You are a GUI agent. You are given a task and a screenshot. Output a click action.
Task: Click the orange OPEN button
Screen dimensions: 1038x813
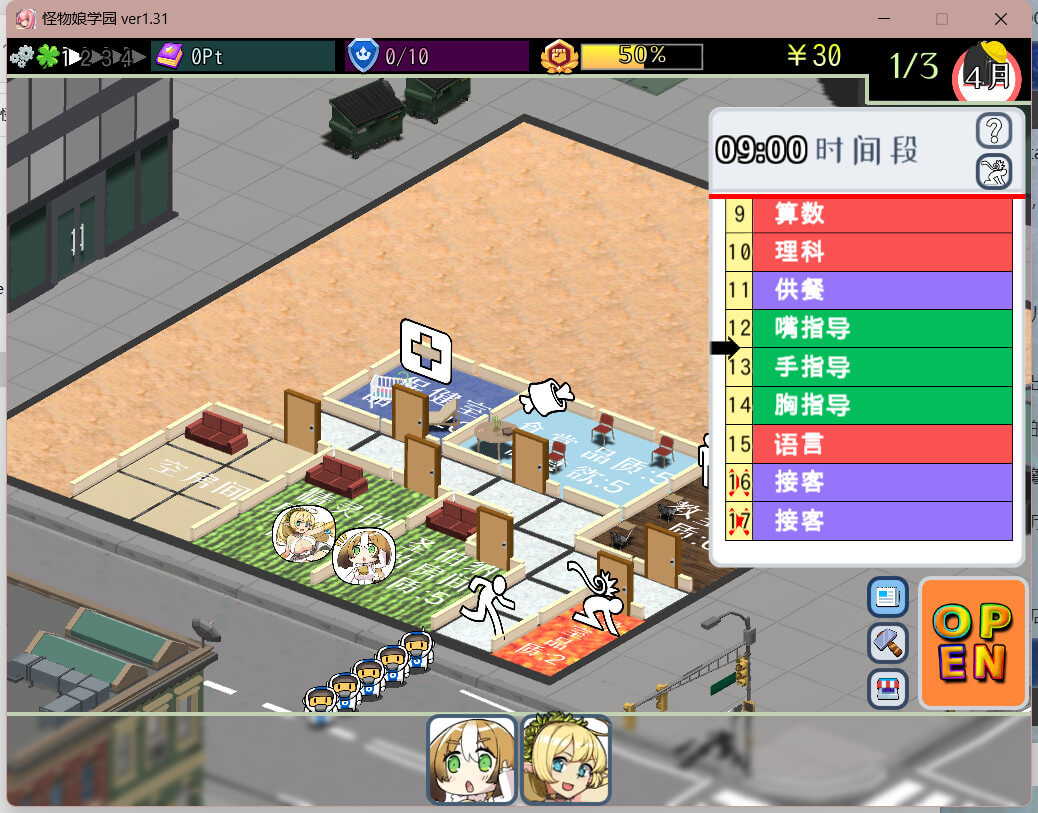pyautogui.click(x=972, y=643)
